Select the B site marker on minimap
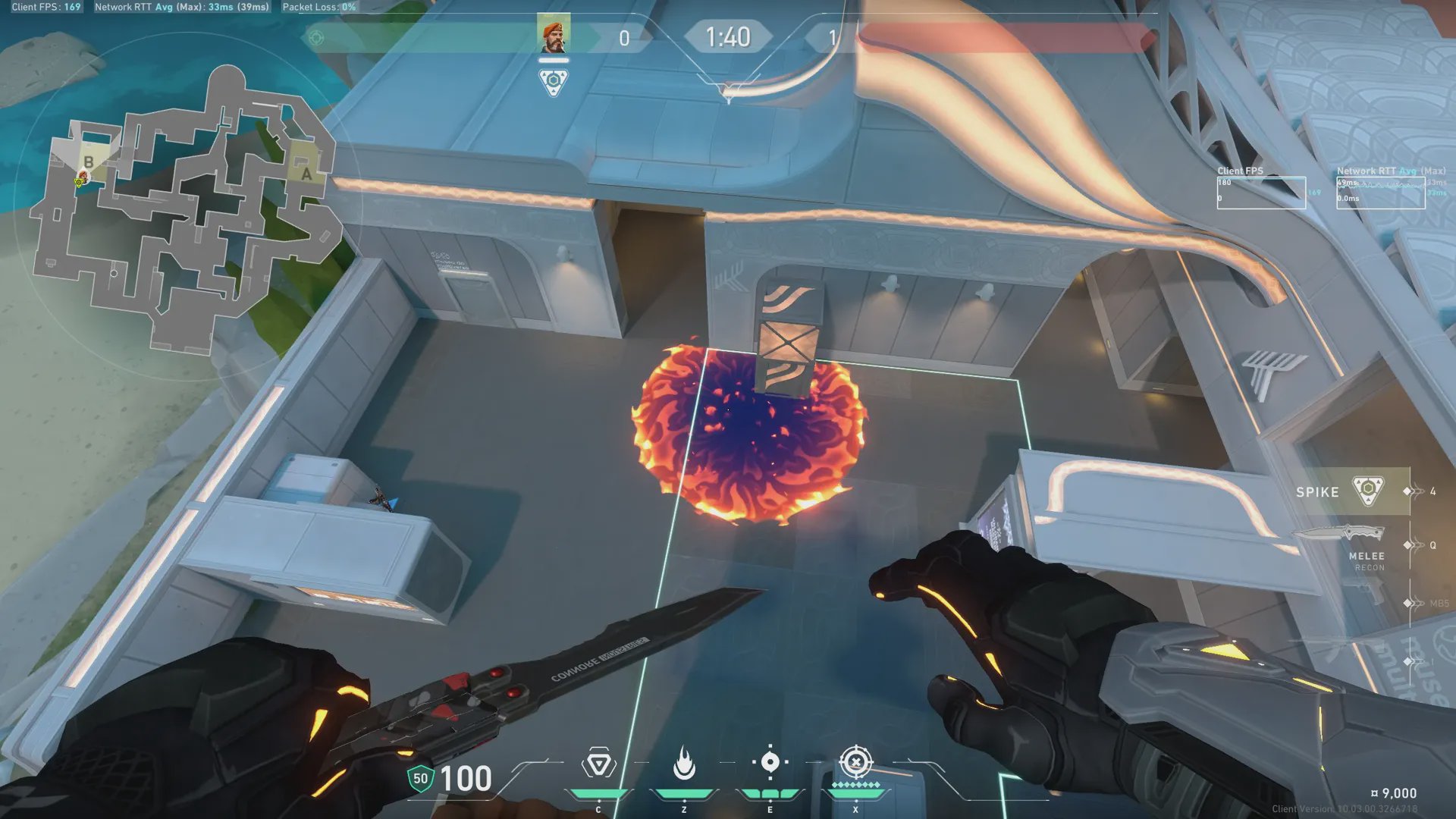1456x819 pixels. click(x=89, y=162)
